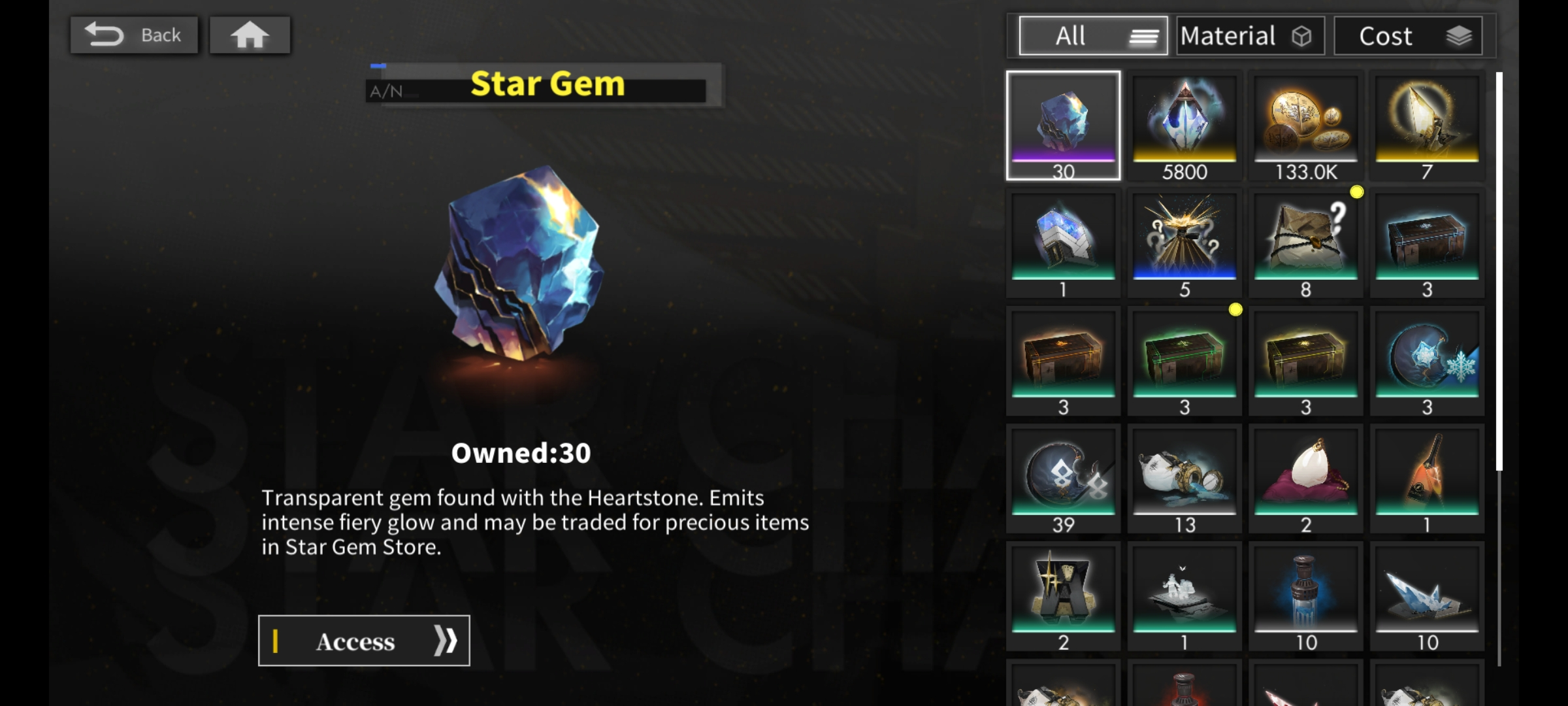1568x706 pixels.
Task: Choose the crystal currency slot showing 5800
Action: point(1184,126)
